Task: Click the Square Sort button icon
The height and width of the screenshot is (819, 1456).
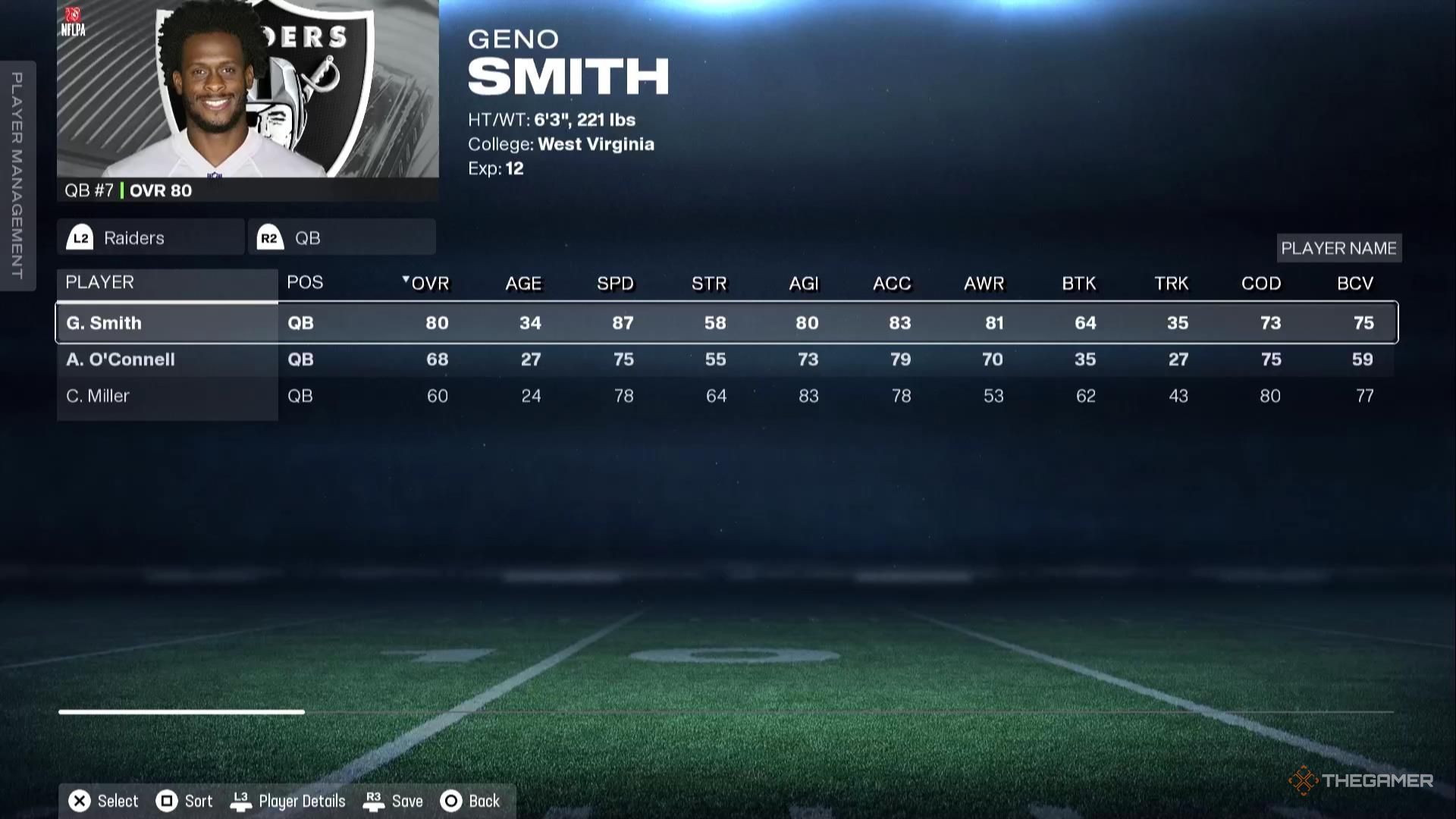Action: tap(166, 800)
